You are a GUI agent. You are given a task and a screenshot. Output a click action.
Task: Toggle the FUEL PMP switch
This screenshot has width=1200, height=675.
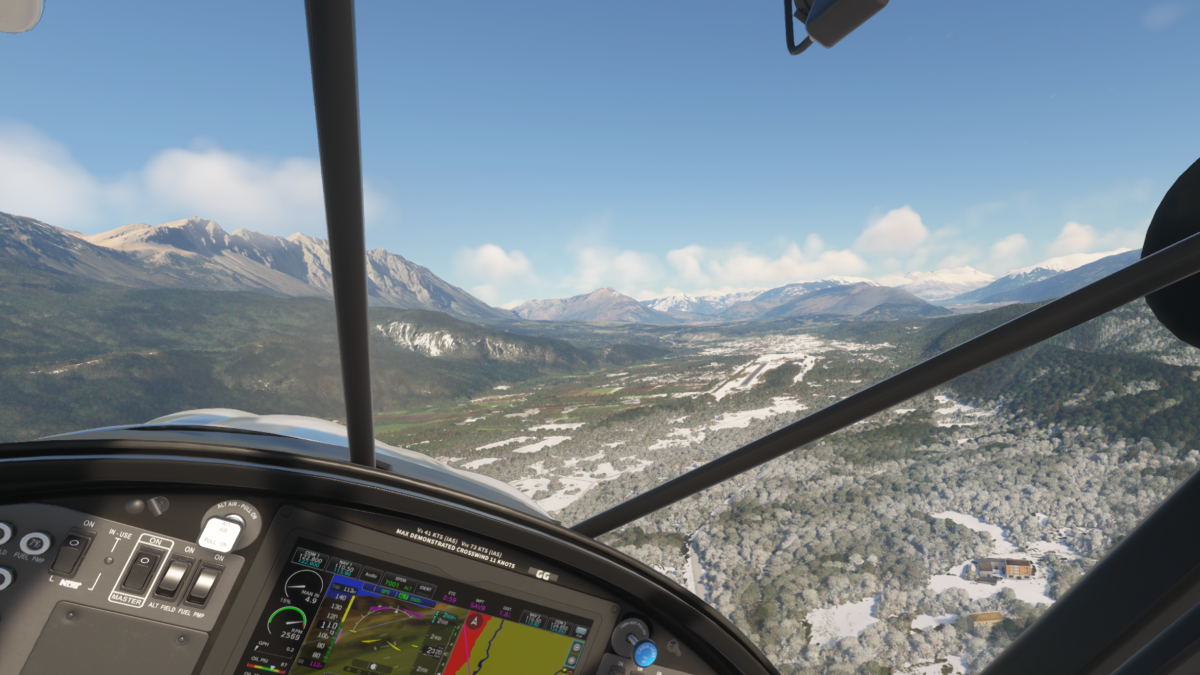point(203,584)
